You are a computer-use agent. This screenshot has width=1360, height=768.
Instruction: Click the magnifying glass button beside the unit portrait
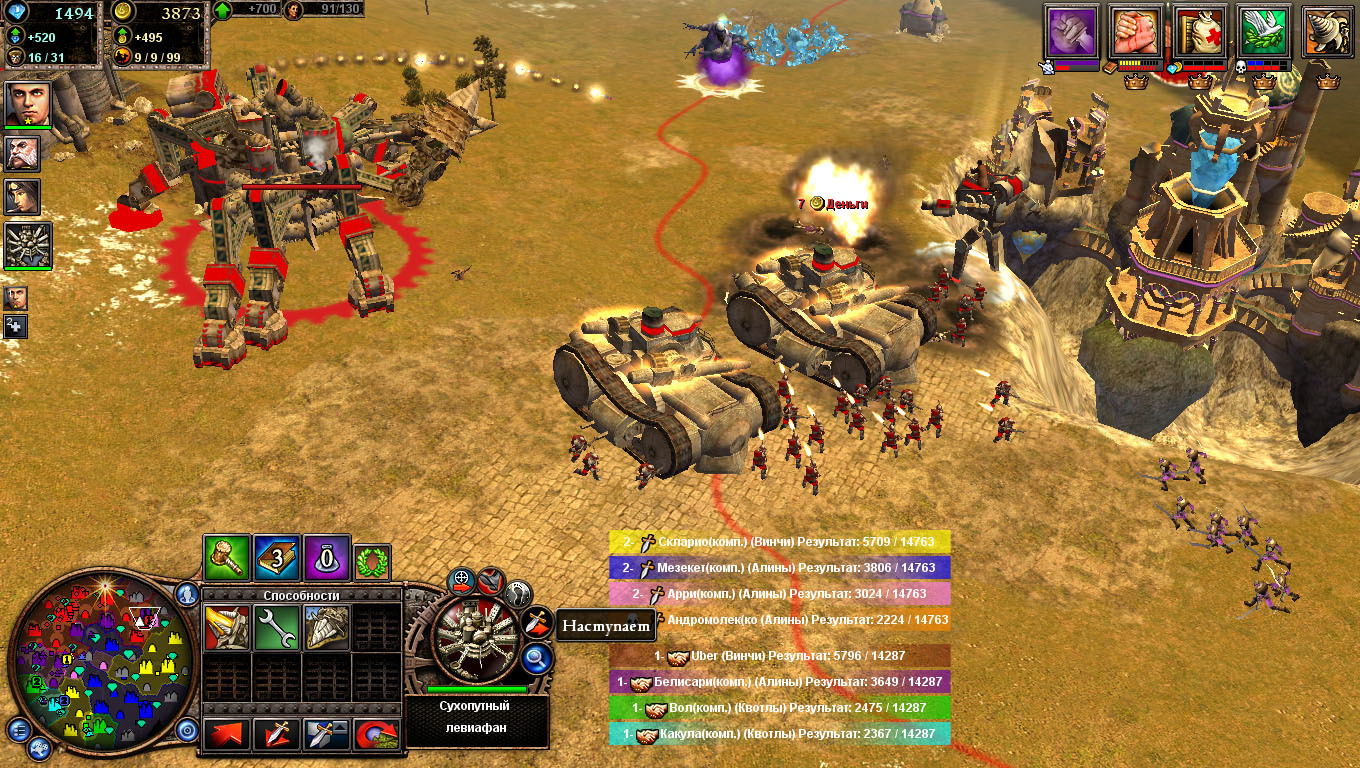tap(537, 658)
